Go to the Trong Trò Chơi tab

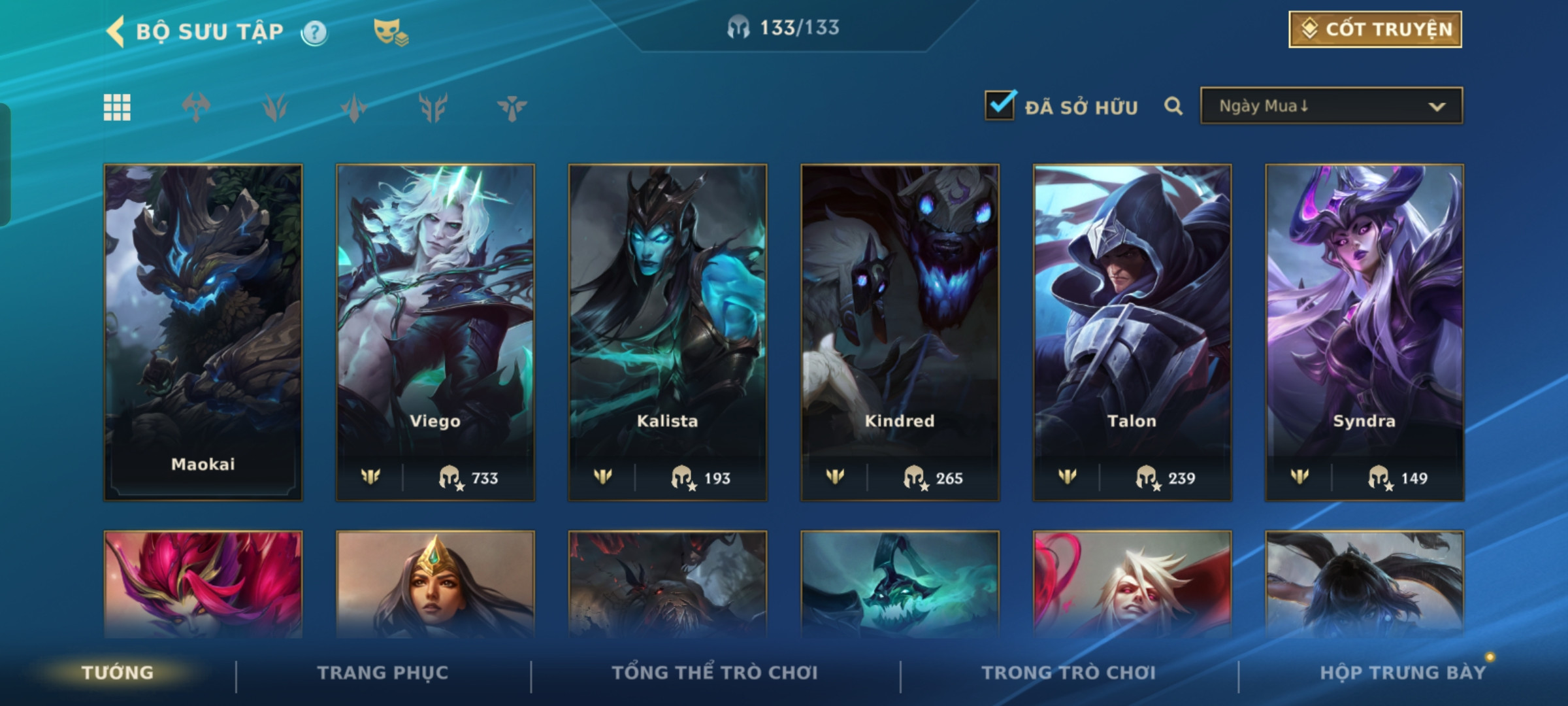tap(1068, 673)
